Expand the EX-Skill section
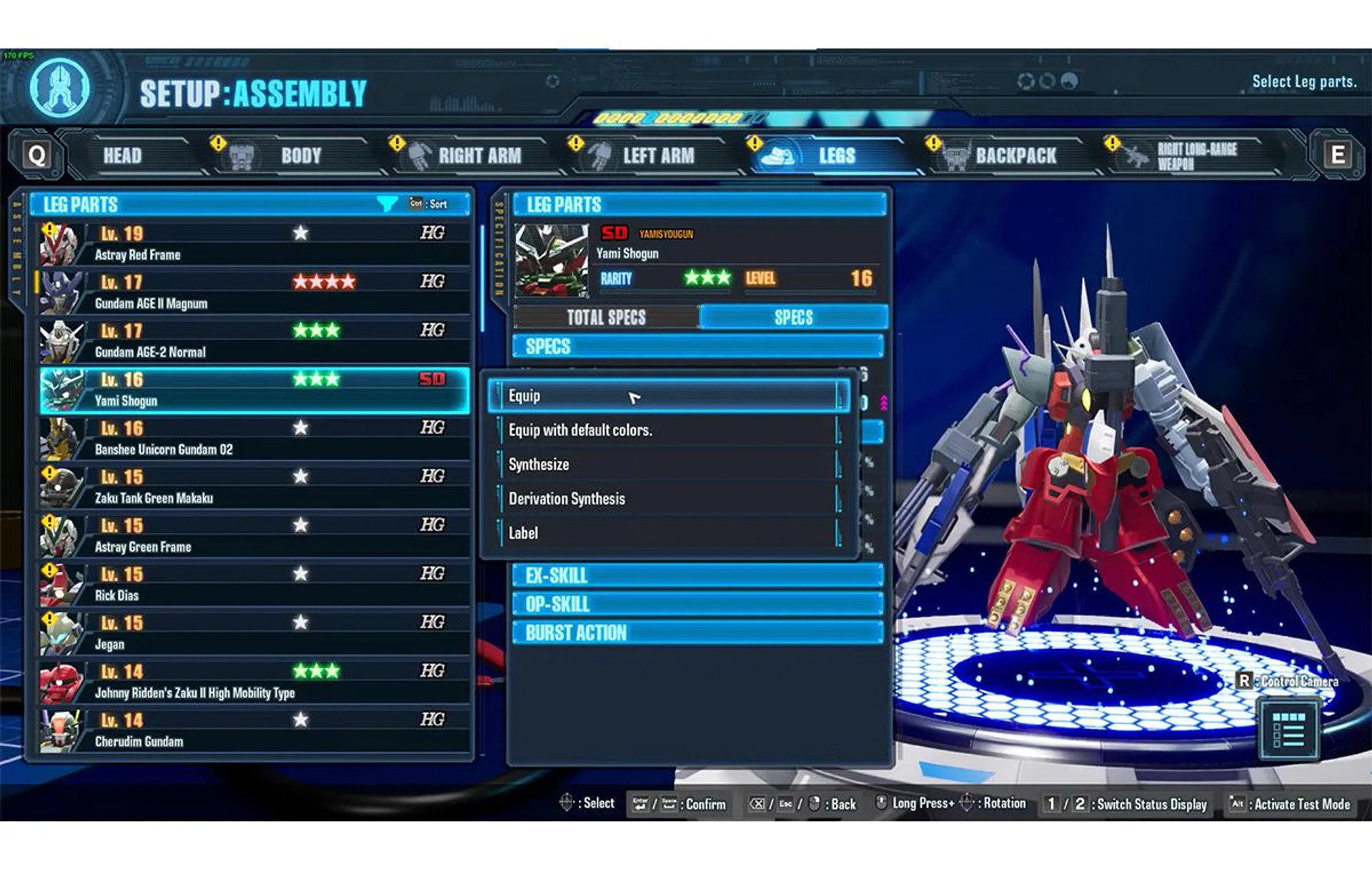 click(697, 575)
